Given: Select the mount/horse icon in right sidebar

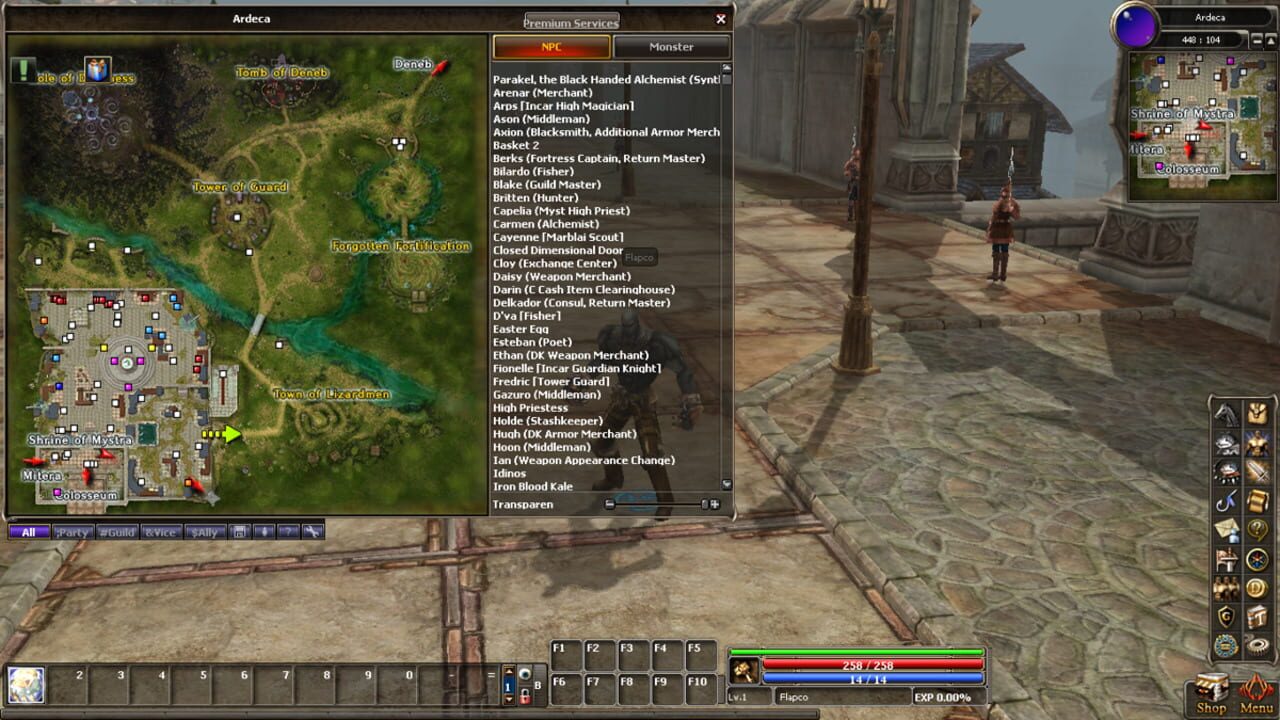Looking at the screenshot, I should tap(1226, 414).
